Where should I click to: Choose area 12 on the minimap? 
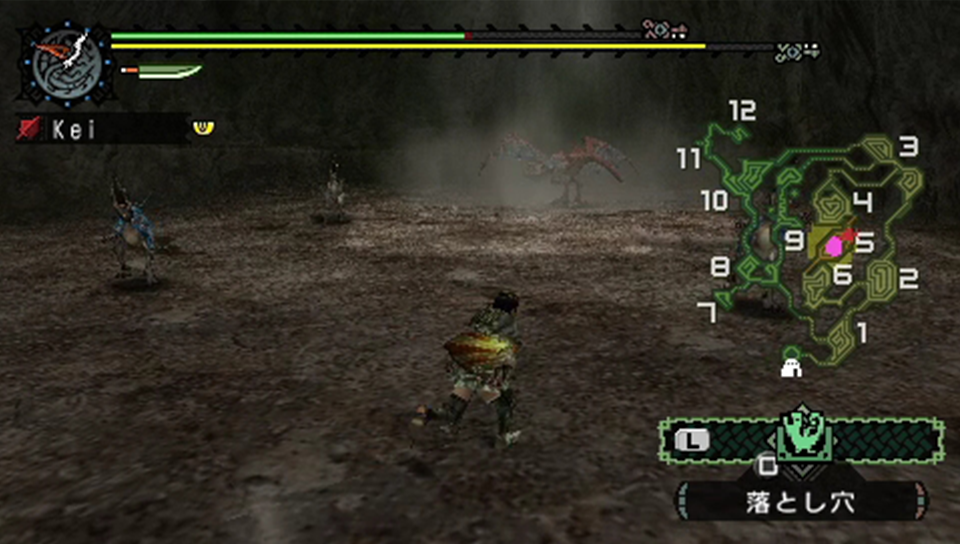click(742, 110)
